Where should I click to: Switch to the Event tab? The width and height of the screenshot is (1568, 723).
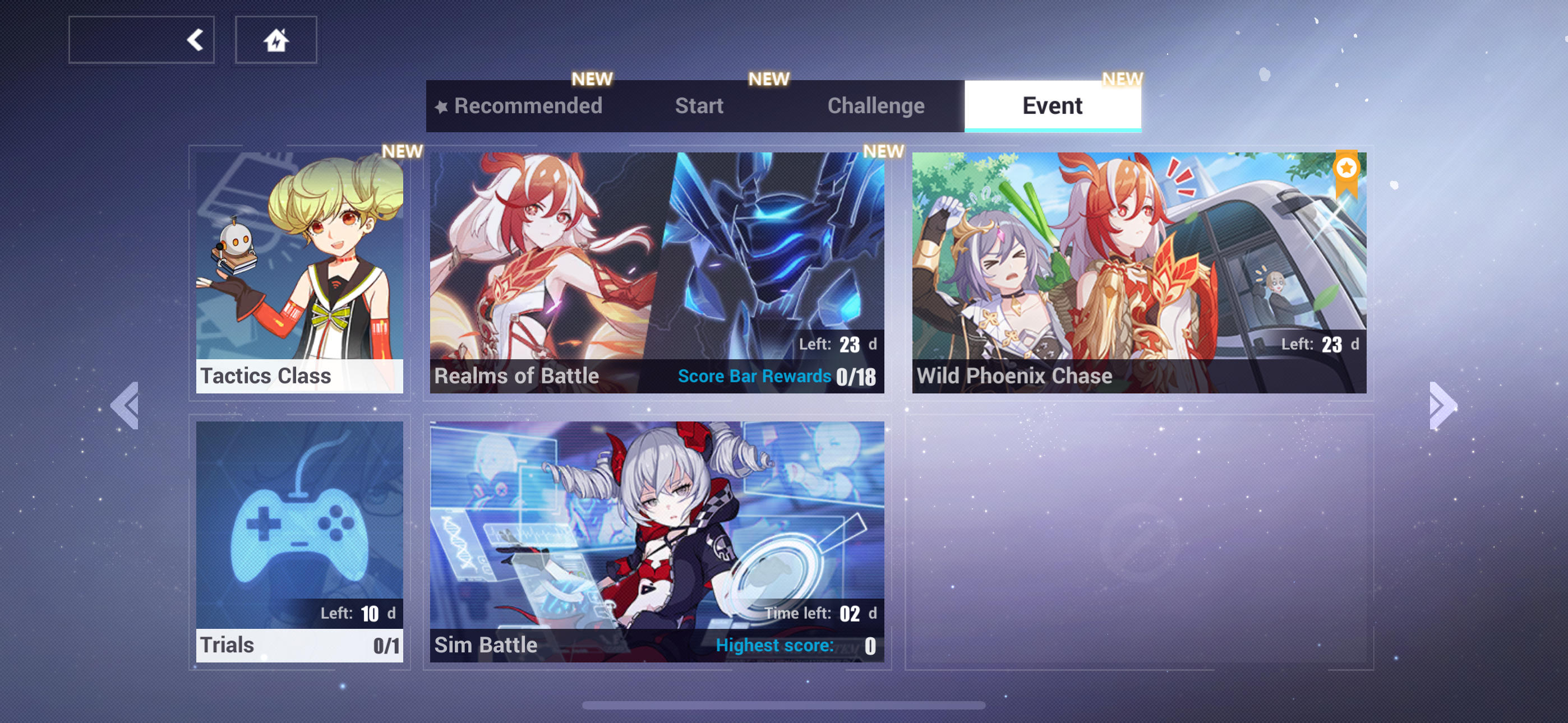(1053, 105)
